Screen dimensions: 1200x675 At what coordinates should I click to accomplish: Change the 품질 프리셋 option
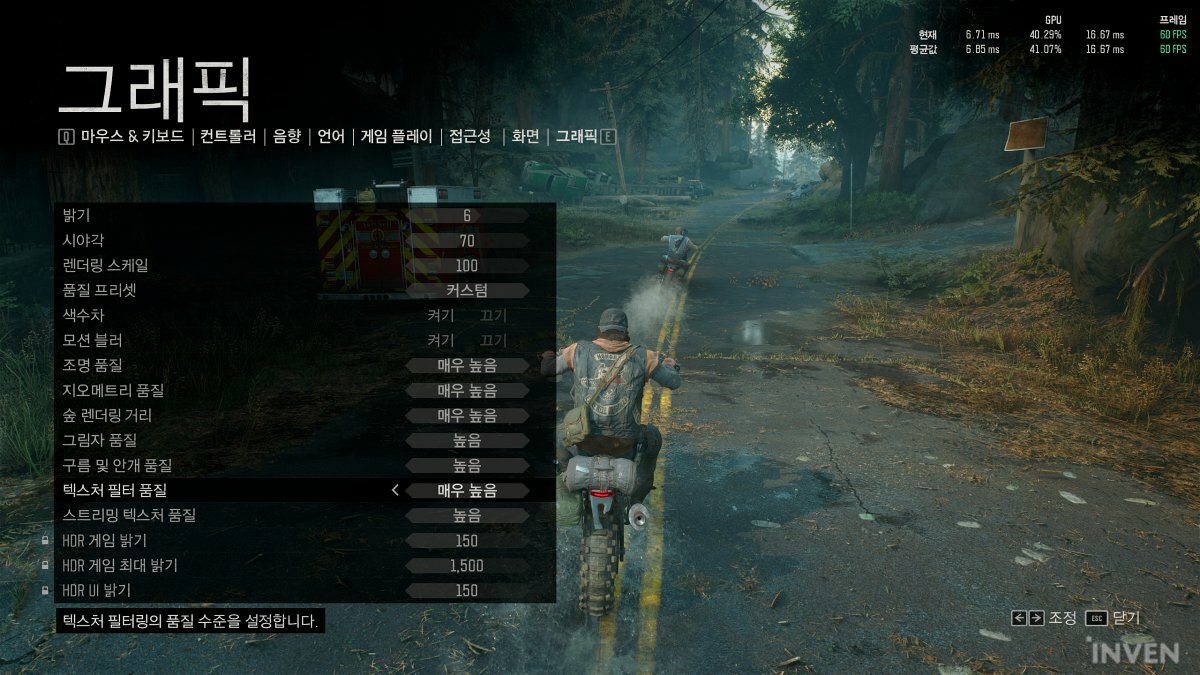[467, 290]
